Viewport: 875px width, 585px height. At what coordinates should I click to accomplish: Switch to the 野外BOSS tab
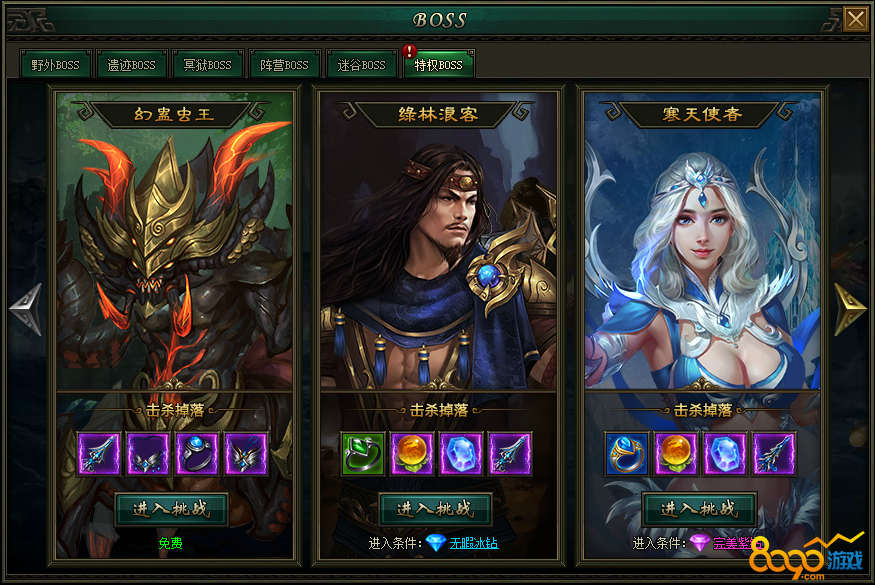pos(55,65)
